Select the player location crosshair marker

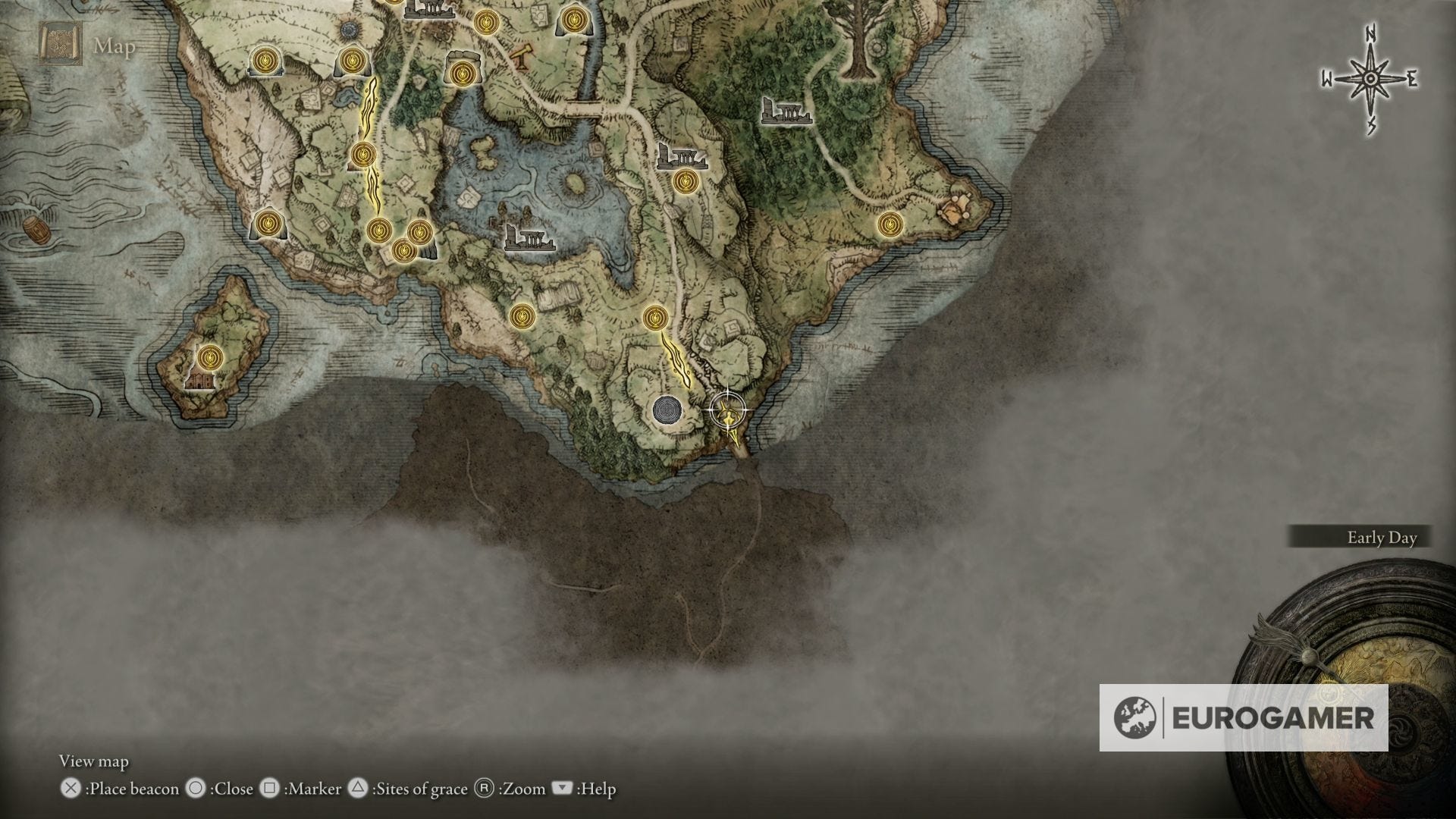pyautogui.click(x=728, y=409)
